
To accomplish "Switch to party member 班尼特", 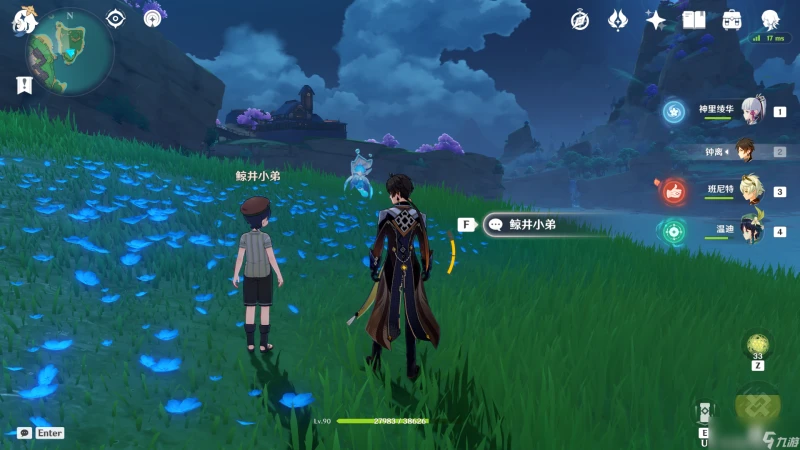I will pyautogui.click(x=750, y=191).
